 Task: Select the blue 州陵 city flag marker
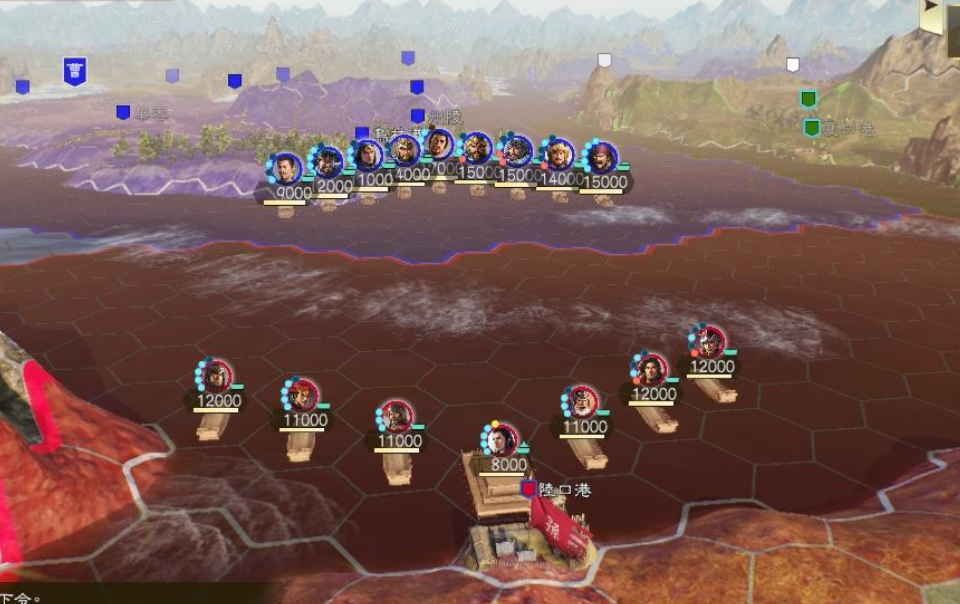[418, 116]
